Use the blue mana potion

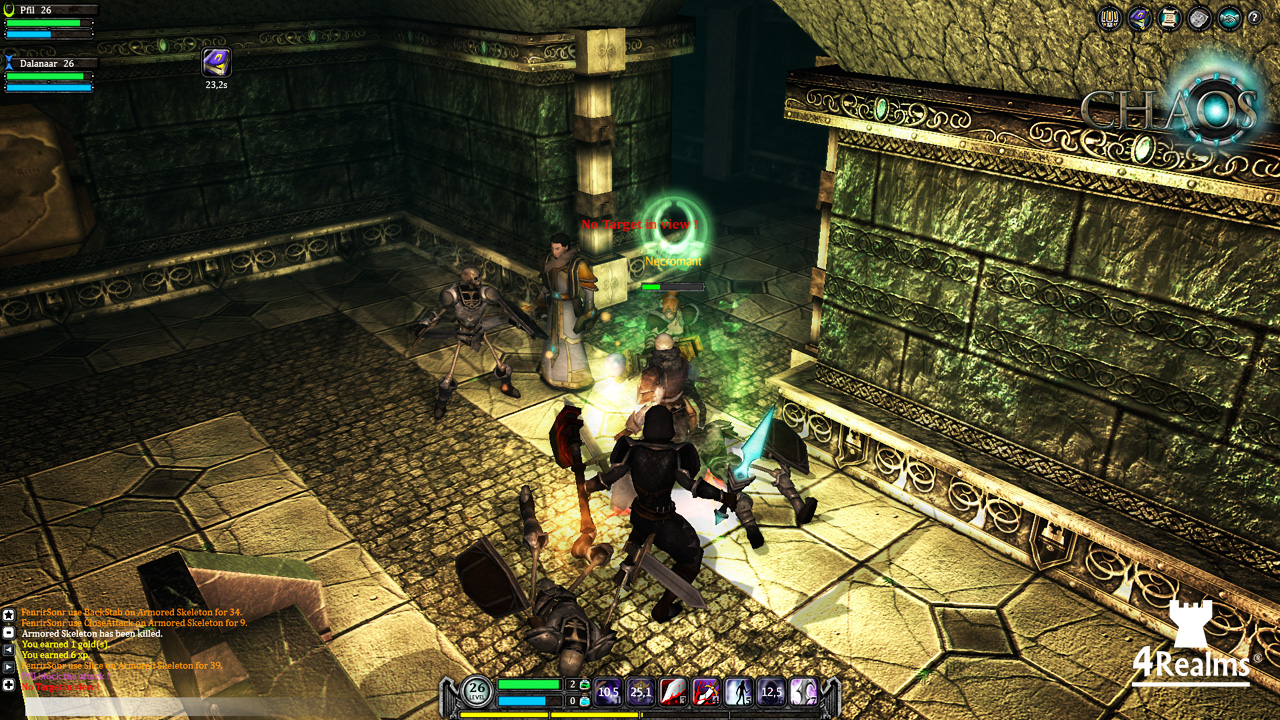point(585,701)
